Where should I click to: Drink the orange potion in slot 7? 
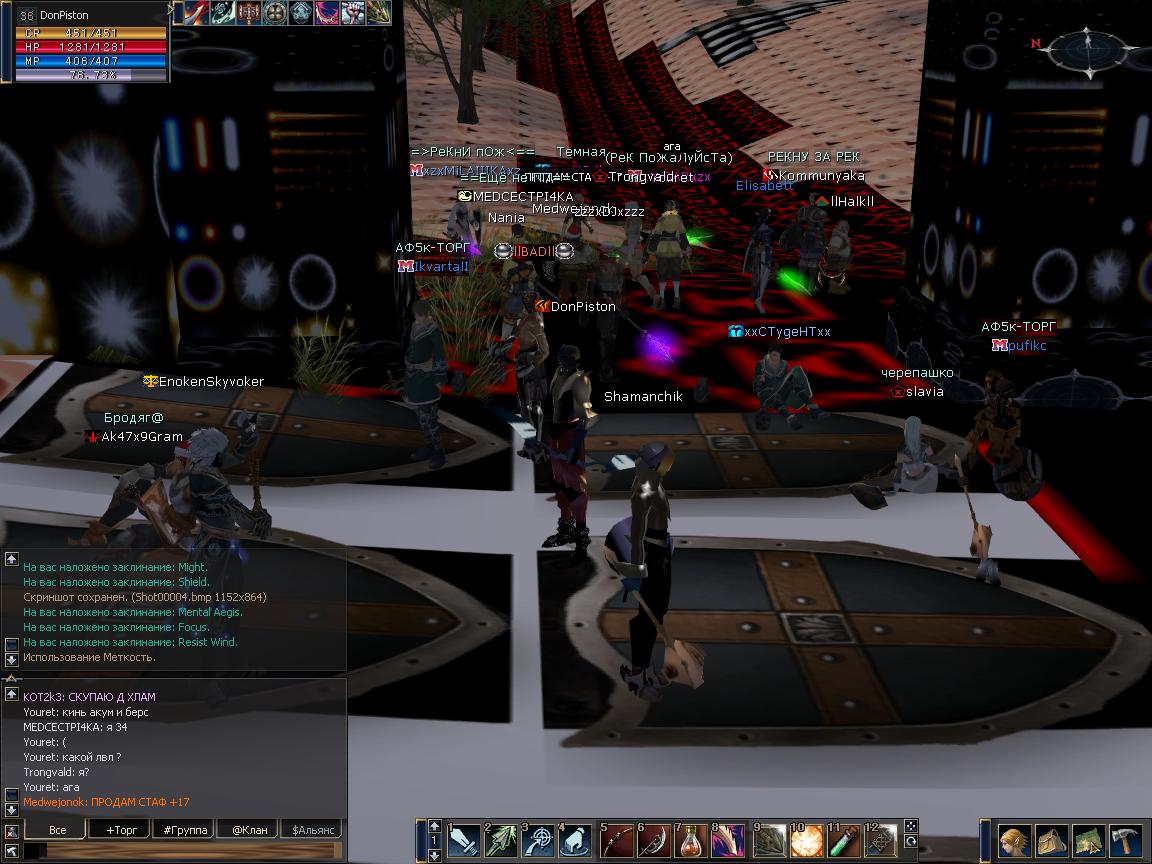point(691,841)
